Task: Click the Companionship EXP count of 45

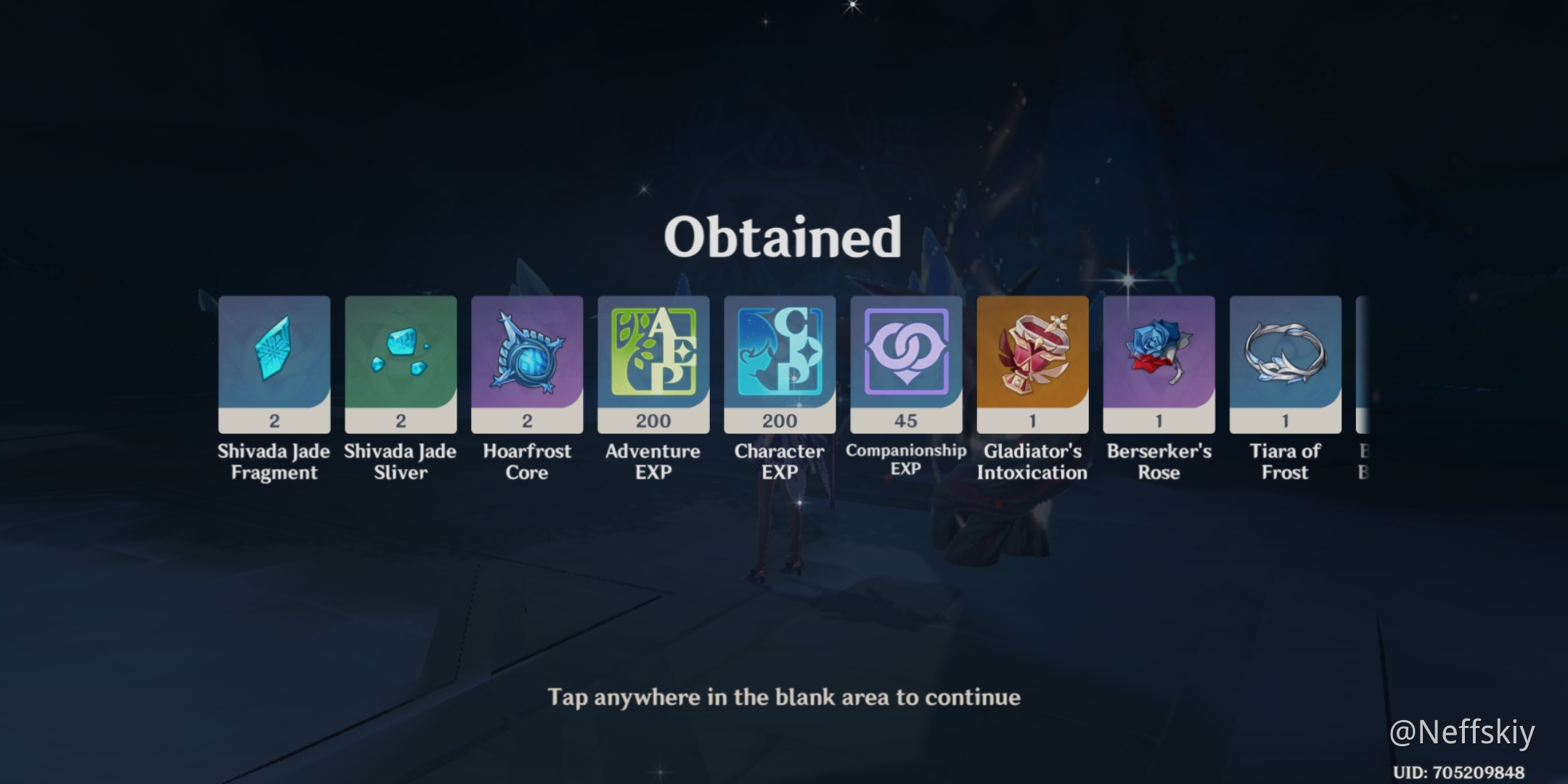Action: pos(906,421)
